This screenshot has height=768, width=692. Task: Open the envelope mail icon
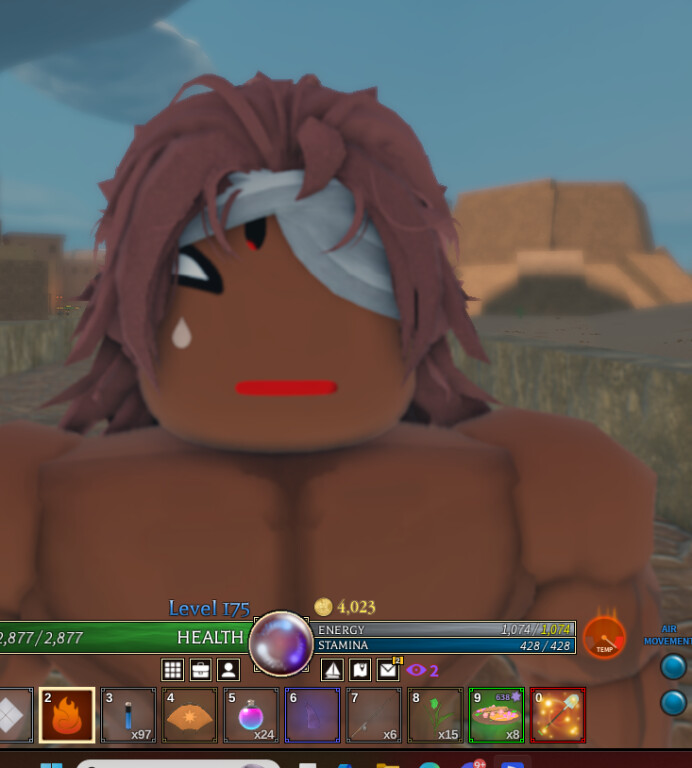click(388, 670)
